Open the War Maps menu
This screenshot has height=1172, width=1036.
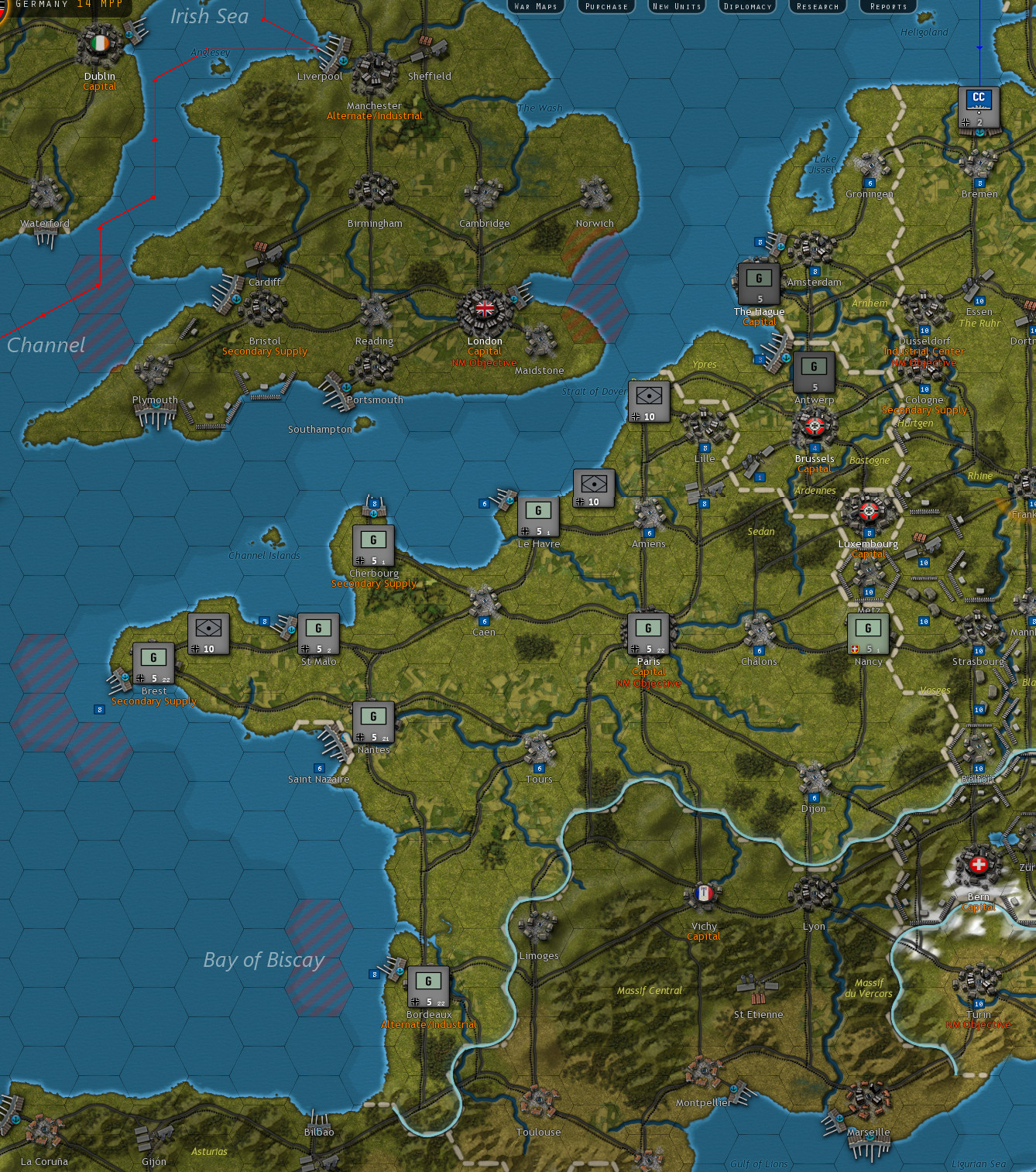(x=537, y=6)
